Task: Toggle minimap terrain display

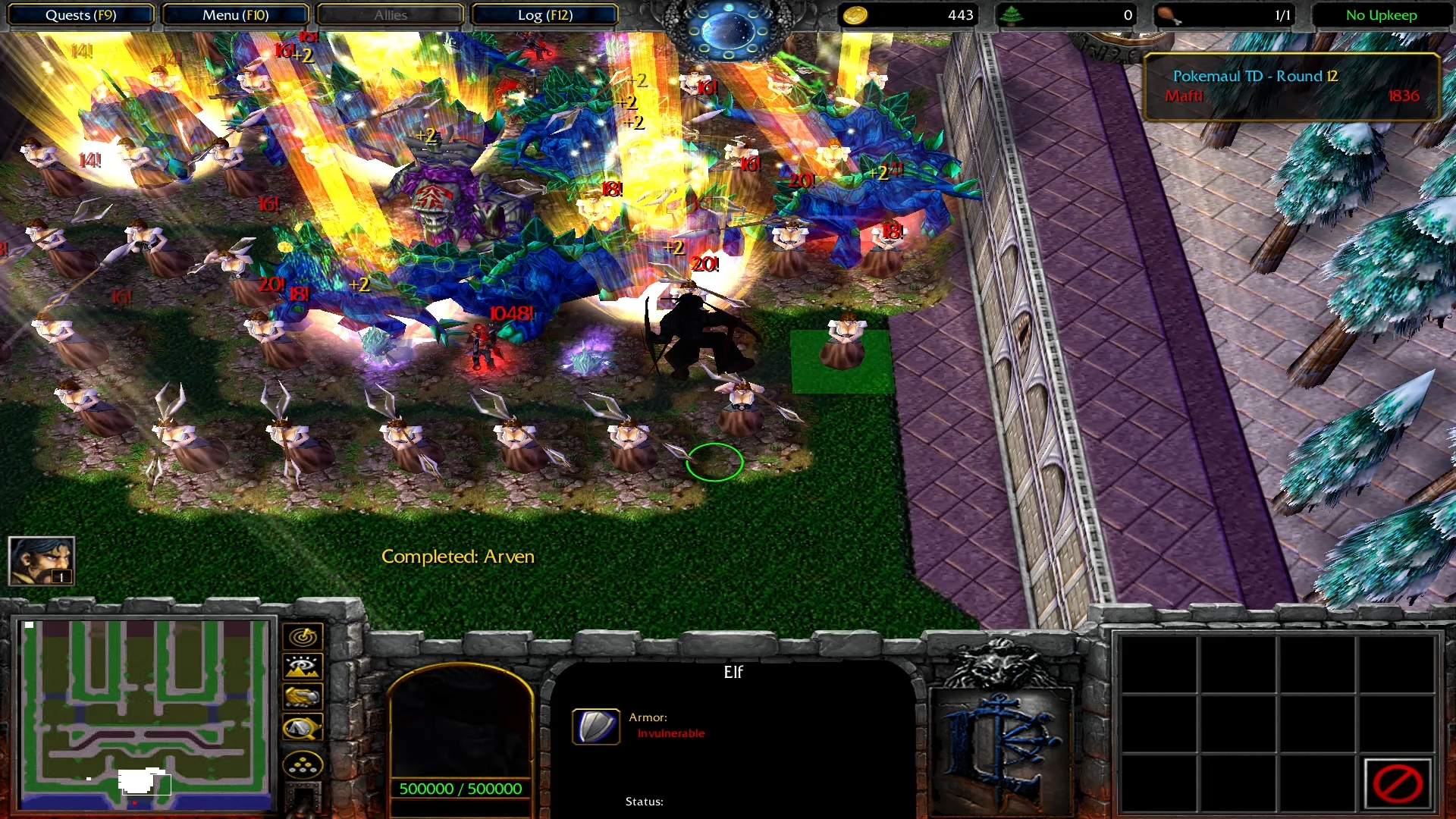Action: click(303, 667)
